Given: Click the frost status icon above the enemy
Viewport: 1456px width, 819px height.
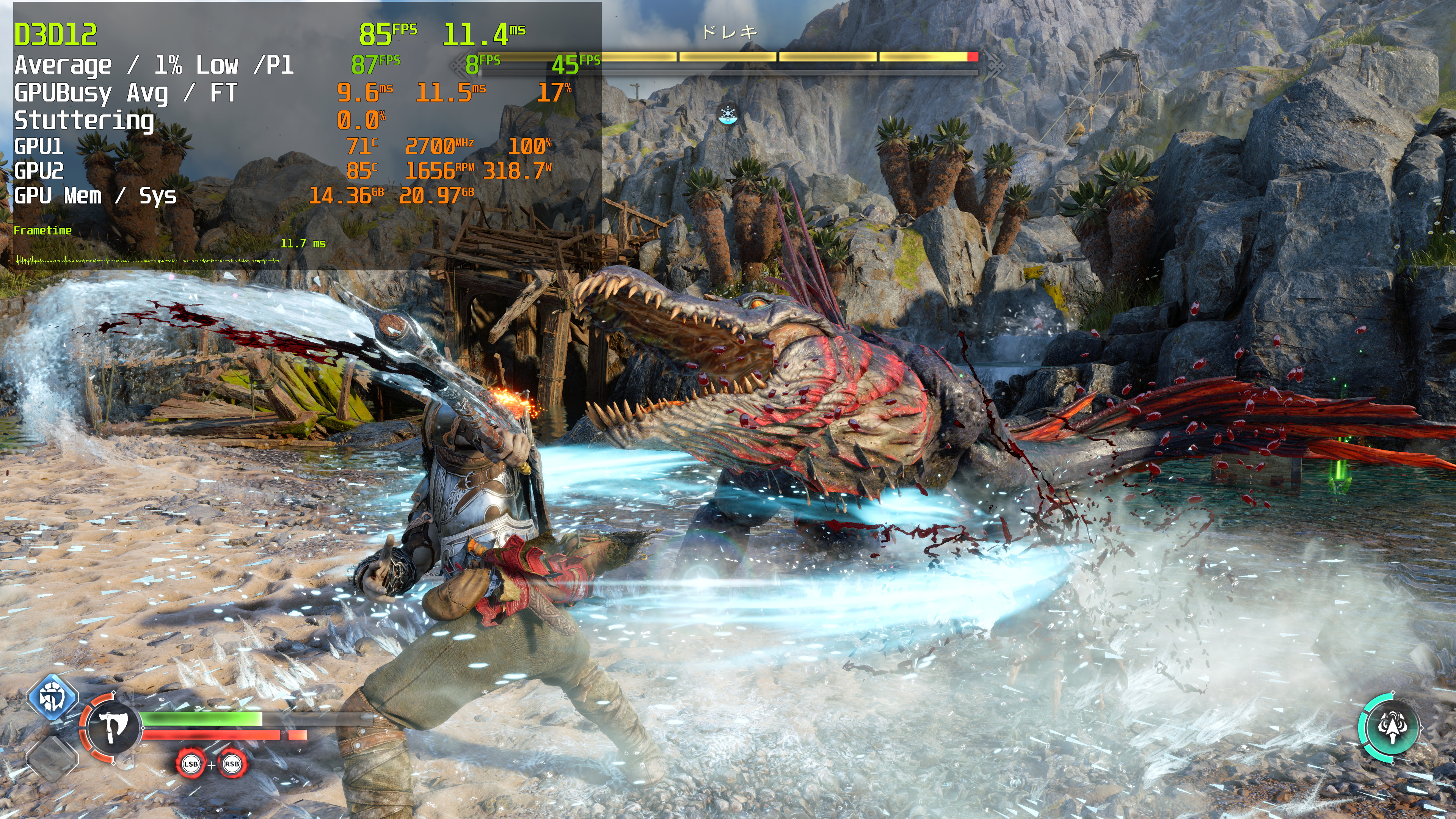Looking at the screenshot, I should point(728,115).
